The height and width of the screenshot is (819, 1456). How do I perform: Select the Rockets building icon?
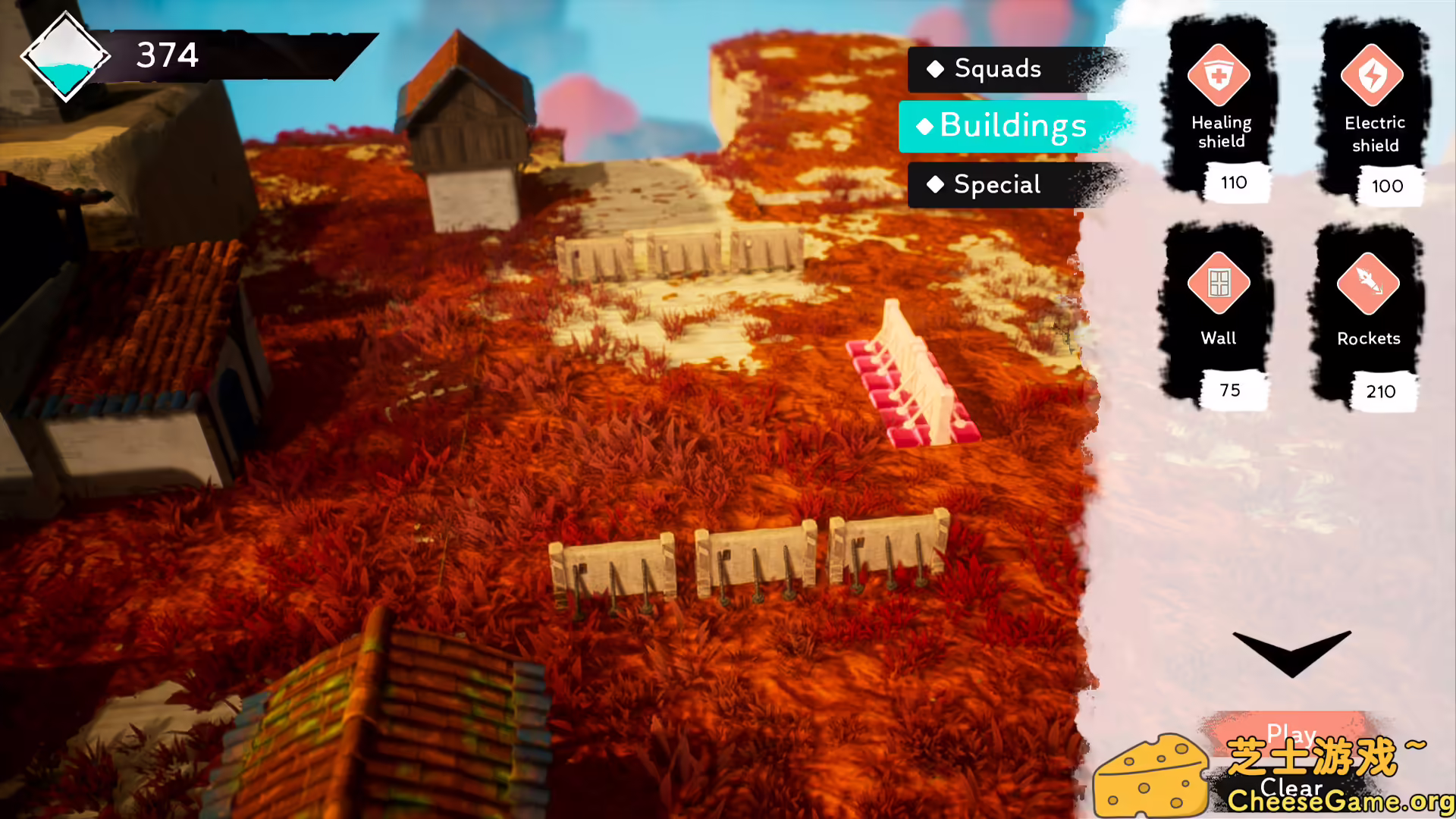1368,281
